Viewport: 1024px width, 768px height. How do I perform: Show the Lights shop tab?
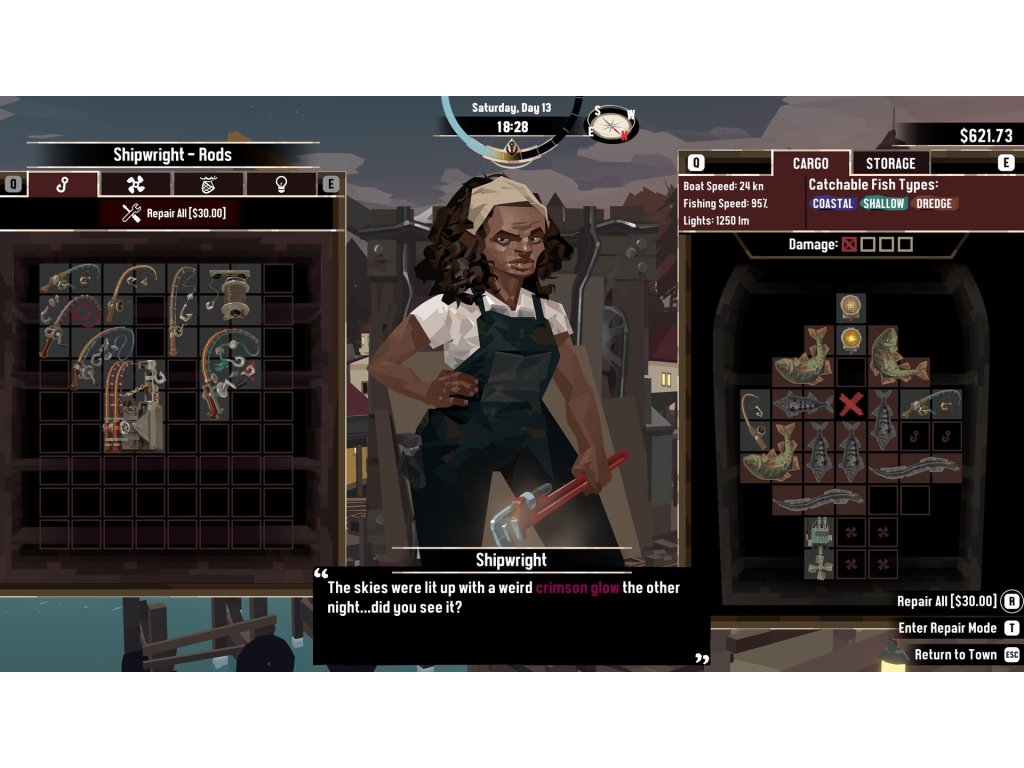(282, 184)
